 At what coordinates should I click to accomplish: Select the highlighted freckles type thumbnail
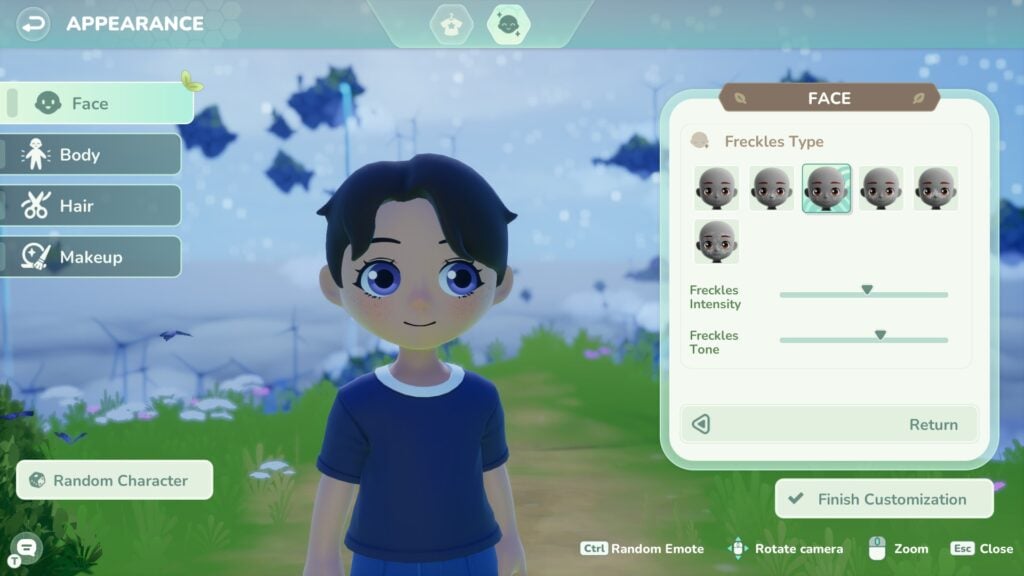click(x=826, y=188)
